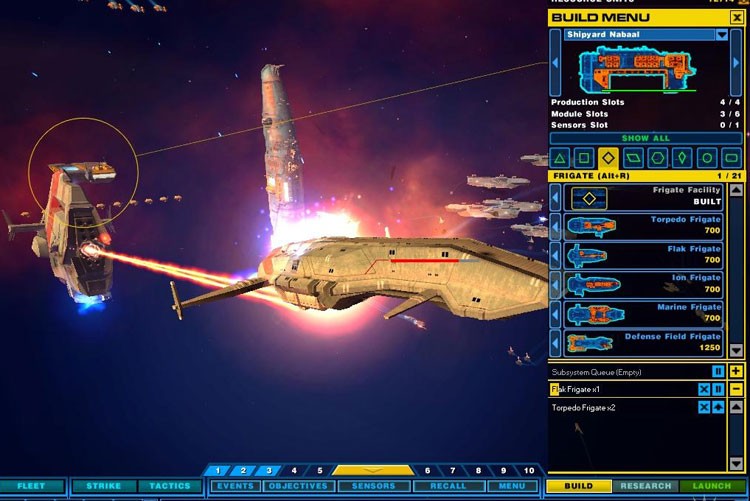The image size is (750, 501).
Task: Open the game Menu
Action: [511, 486]
